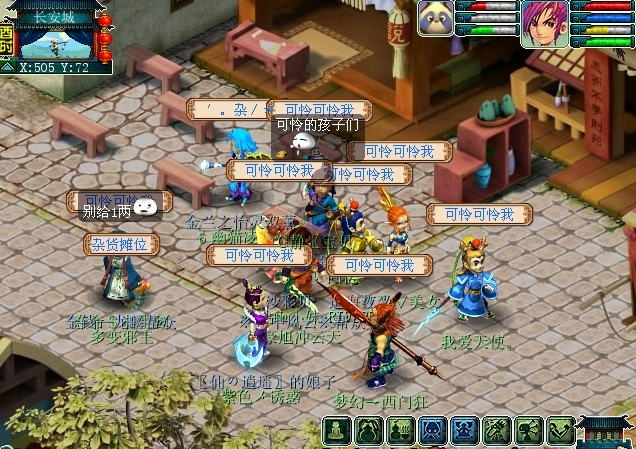Open the gourd bag toolbar icon

pos(369,431)
